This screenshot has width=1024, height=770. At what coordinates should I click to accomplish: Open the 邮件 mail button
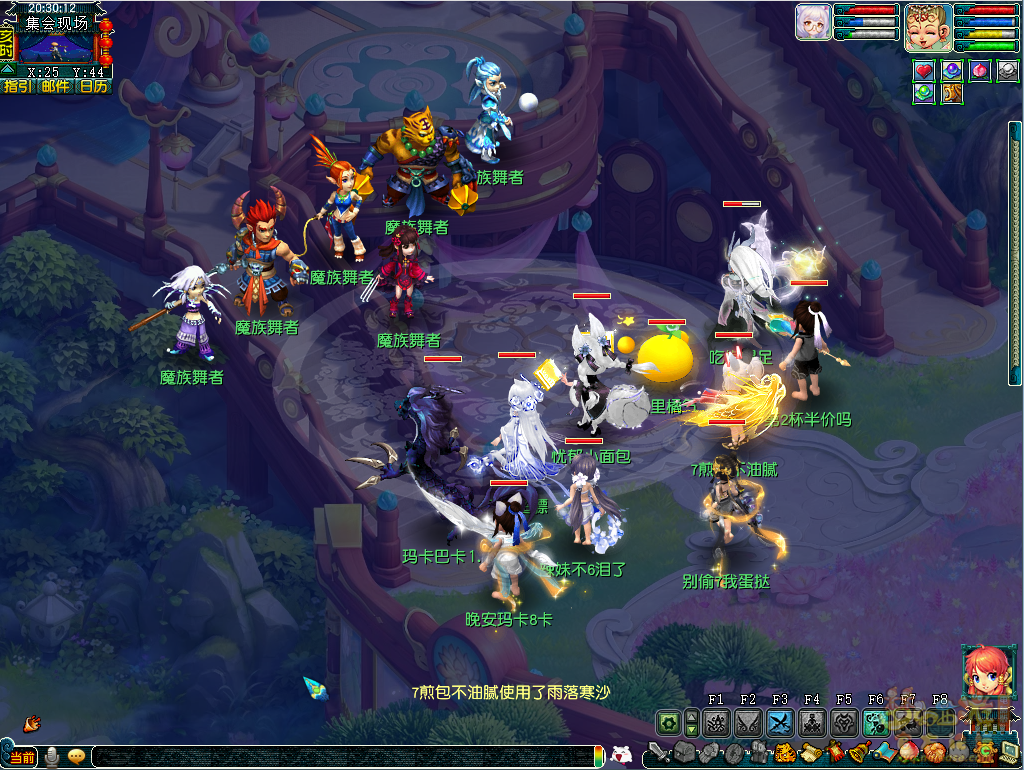click(56, 86)
